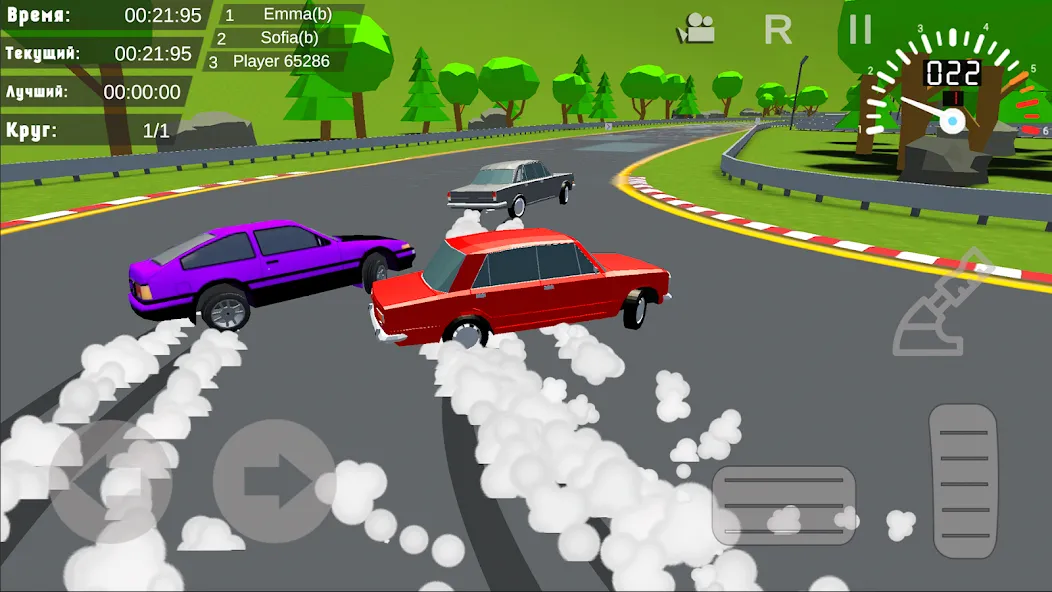Select Player 65286 in the standings
The height and width of the screenshot is (592, 1052).
[x=280, y=61]
